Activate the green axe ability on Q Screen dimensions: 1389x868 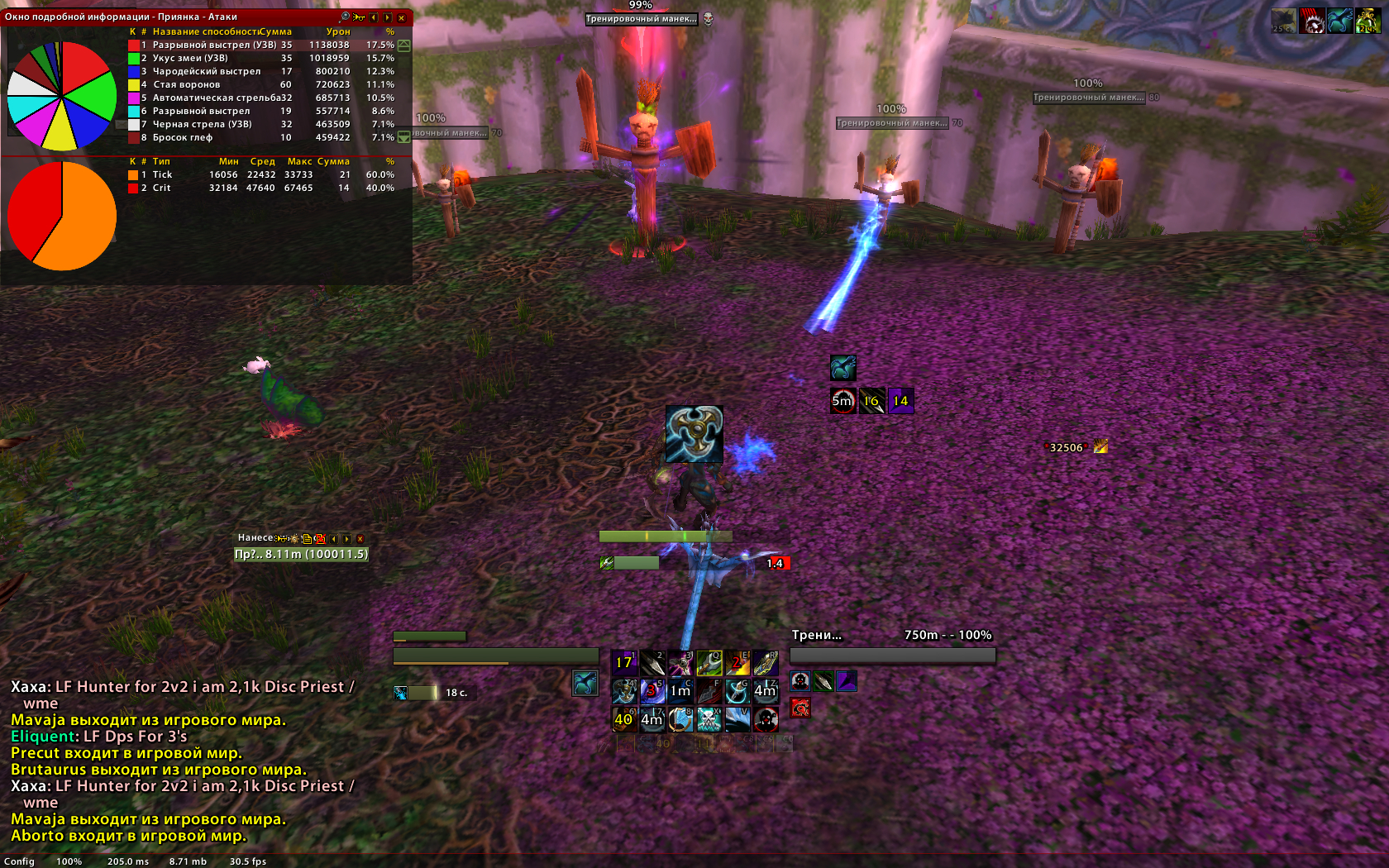pyautogui.click(x=709, y=662)
